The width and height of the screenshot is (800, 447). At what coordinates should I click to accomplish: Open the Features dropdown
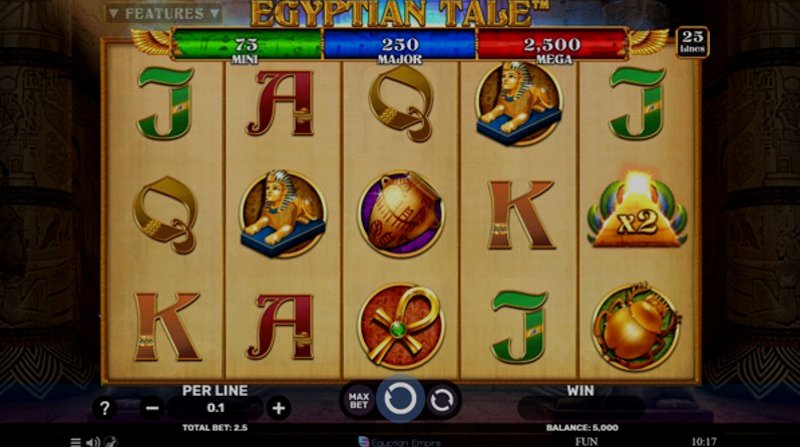165,13
